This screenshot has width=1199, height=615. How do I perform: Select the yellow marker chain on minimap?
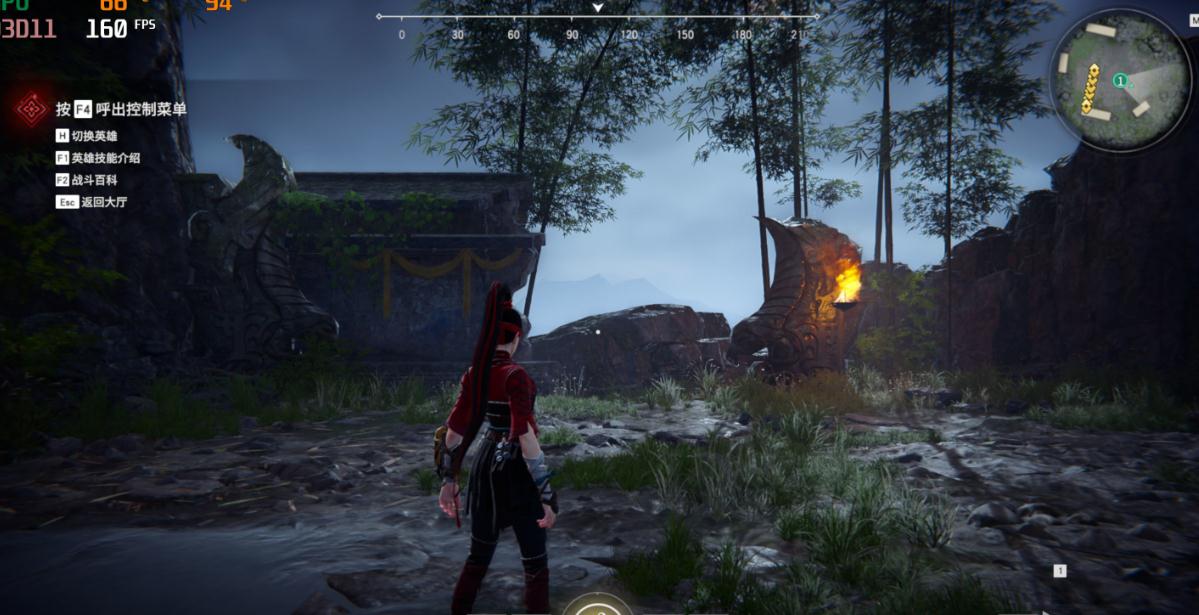click(1091, 88)
